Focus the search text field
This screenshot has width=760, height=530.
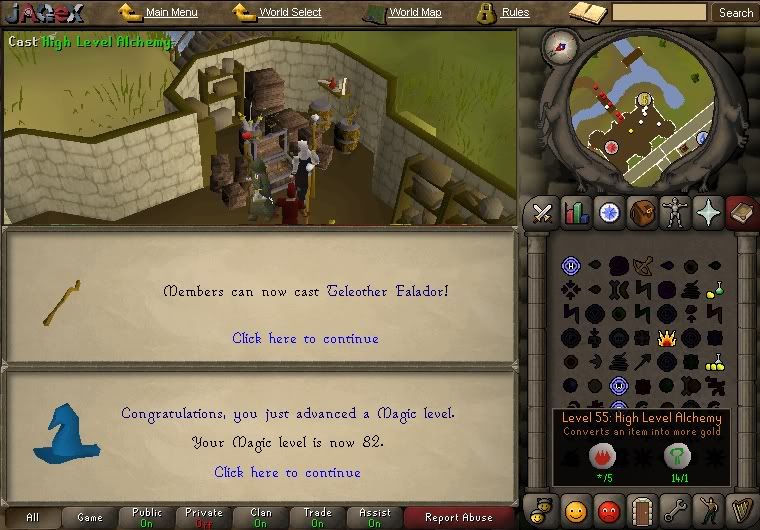tap(659, 13)
